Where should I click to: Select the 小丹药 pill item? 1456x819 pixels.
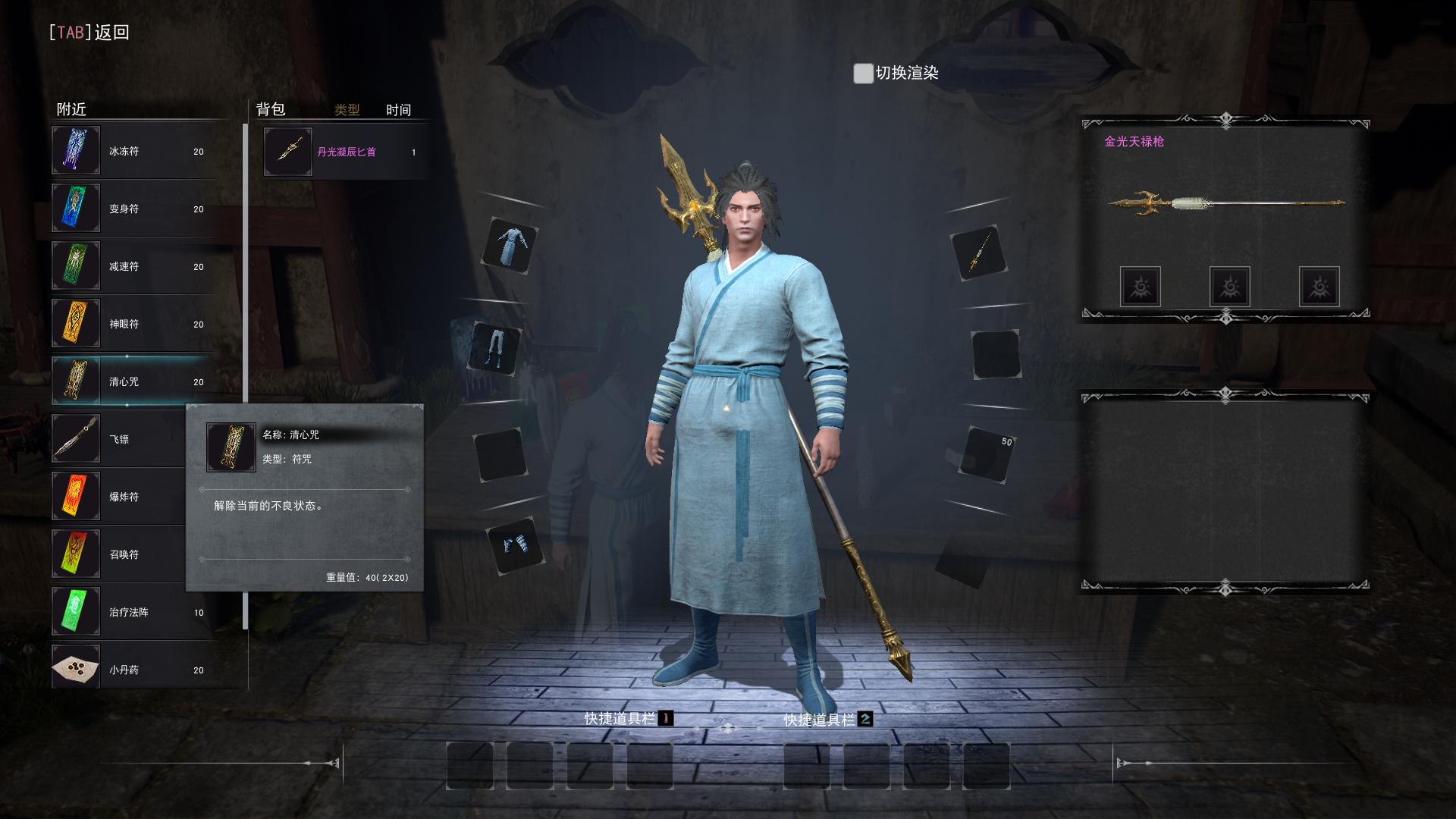click(133, 670)
